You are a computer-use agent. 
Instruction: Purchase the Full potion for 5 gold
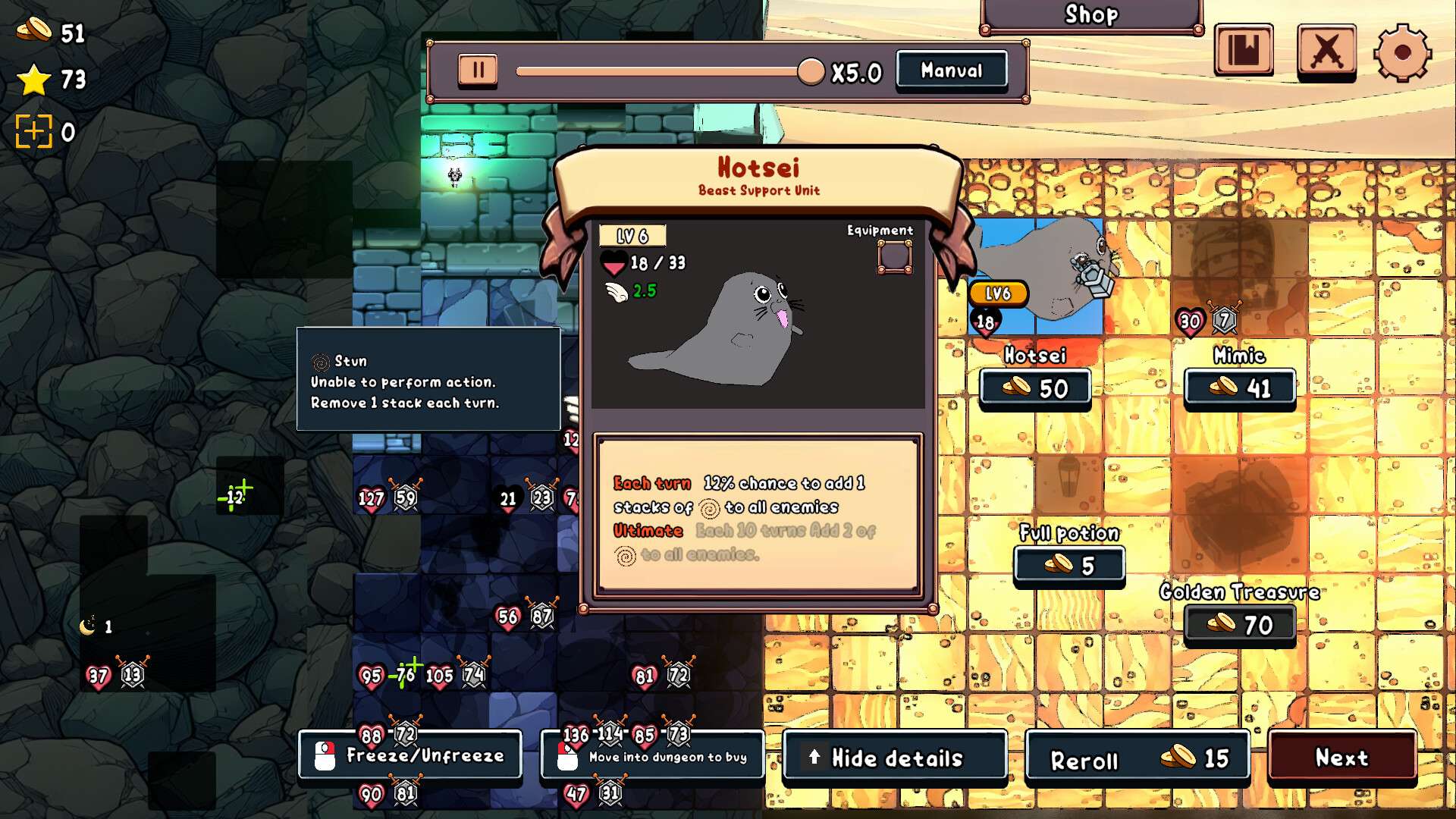(x=1069, y=566)
